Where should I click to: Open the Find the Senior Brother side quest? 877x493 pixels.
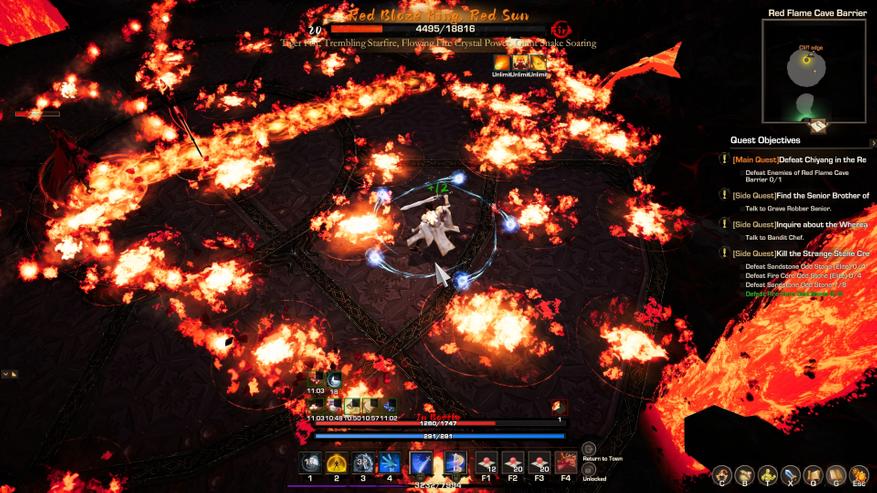coord(800,195)
